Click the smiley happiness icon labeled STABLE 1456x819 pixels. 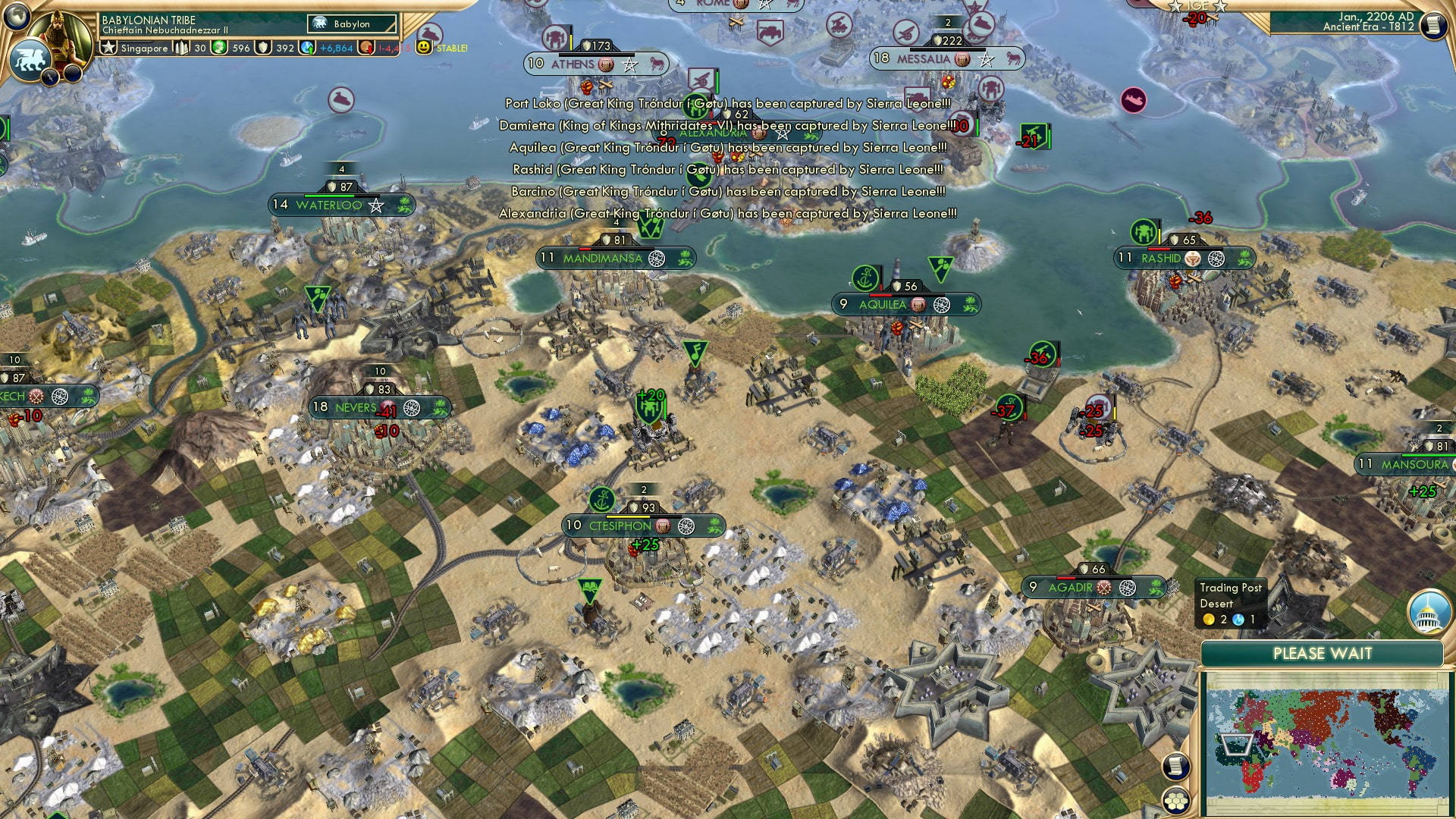pyautogui.click(x=425, y=48)
